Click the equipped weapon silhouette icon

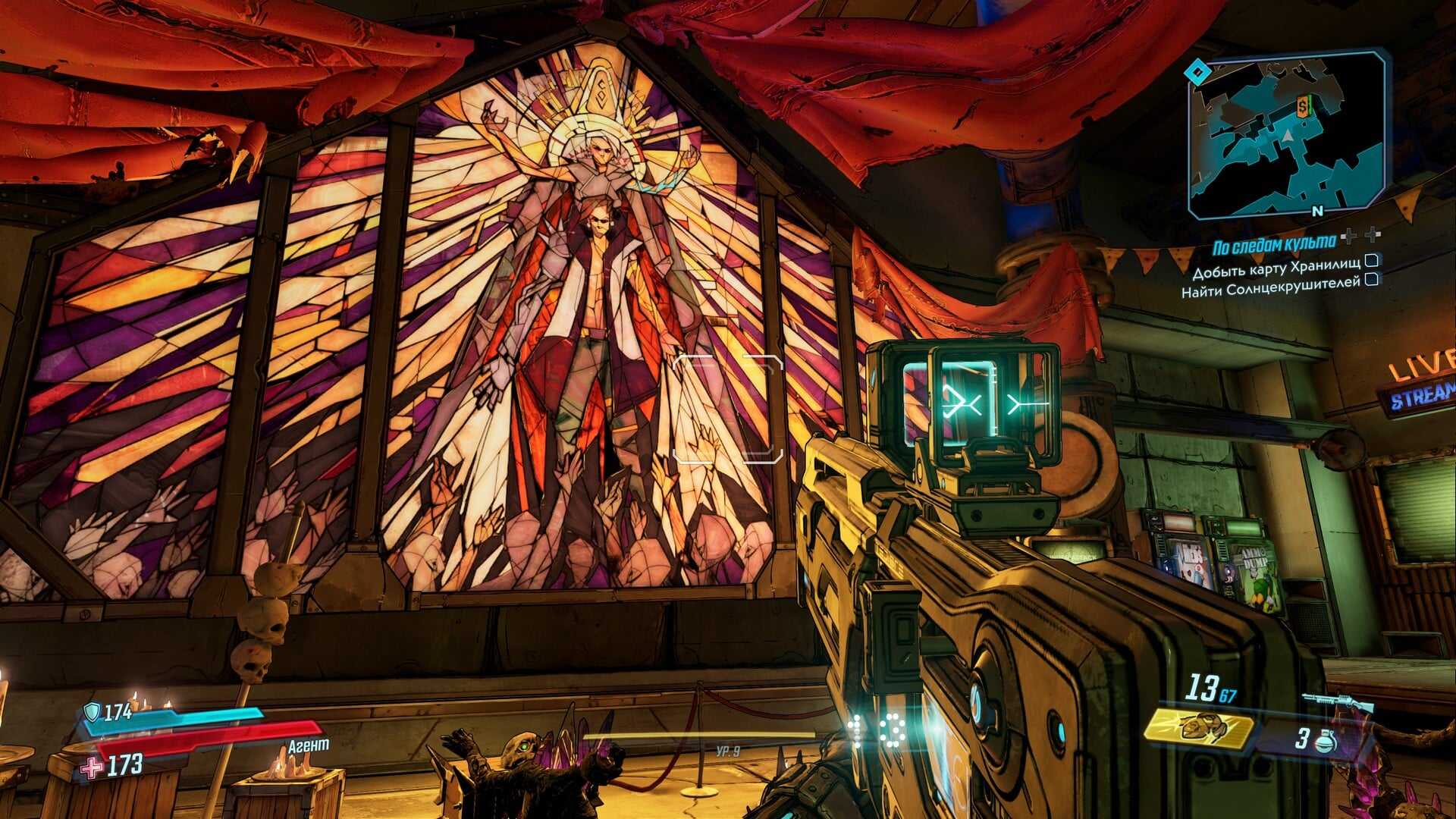(x=1338, y=702)
